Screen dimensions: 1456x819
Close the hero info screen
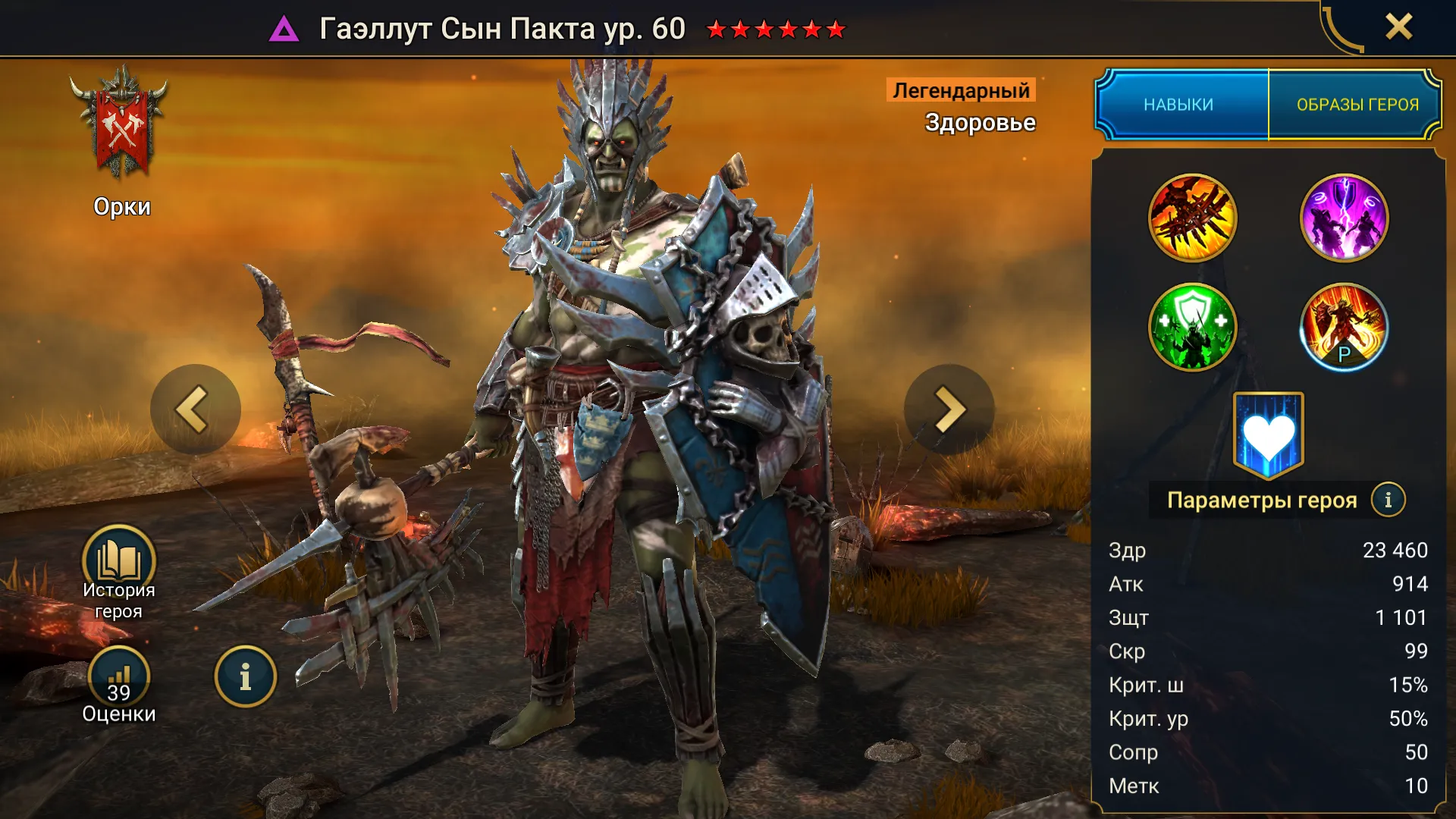tap(1398, 27)
